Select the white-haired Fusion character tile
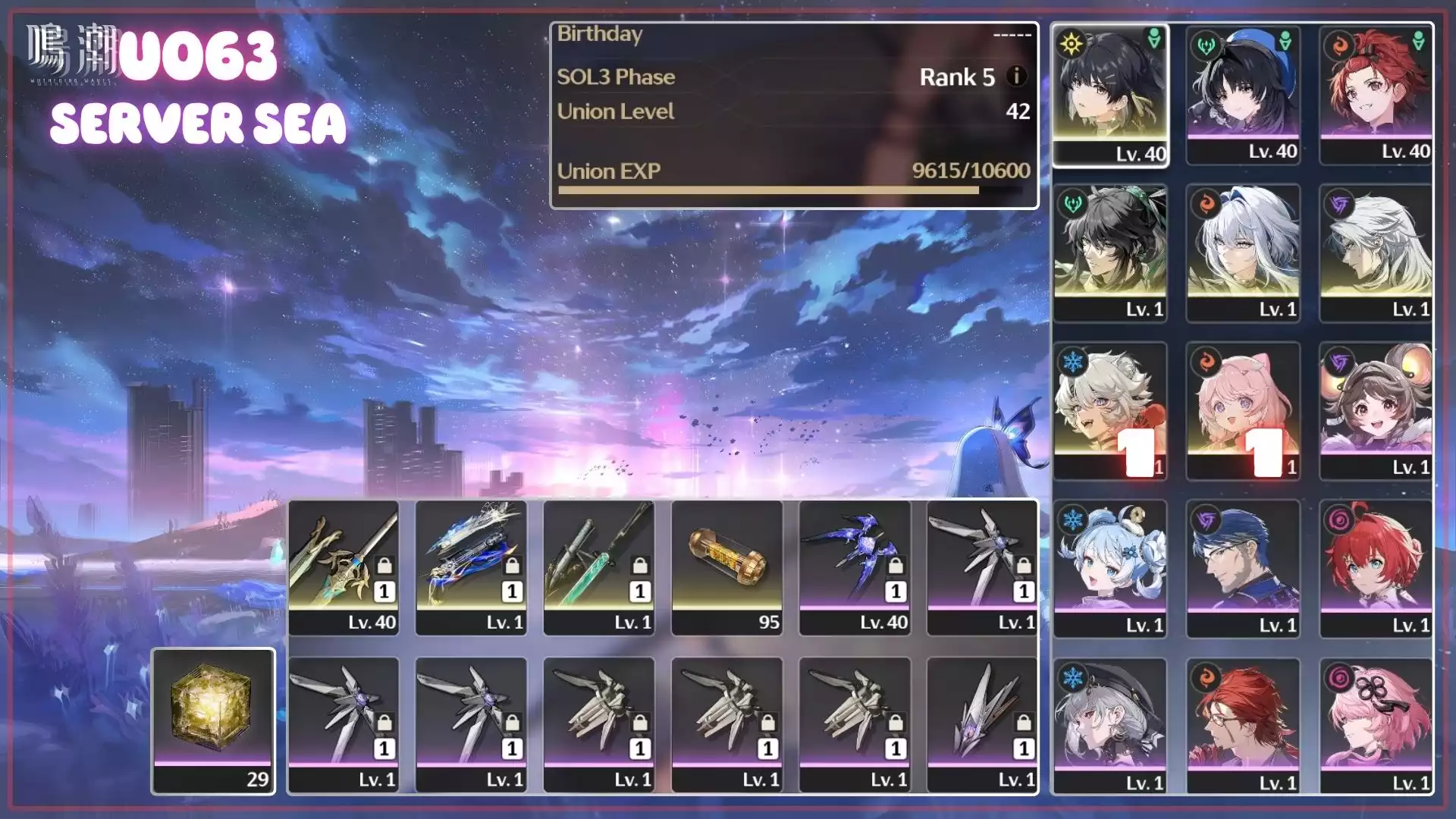 (1243, 253)
